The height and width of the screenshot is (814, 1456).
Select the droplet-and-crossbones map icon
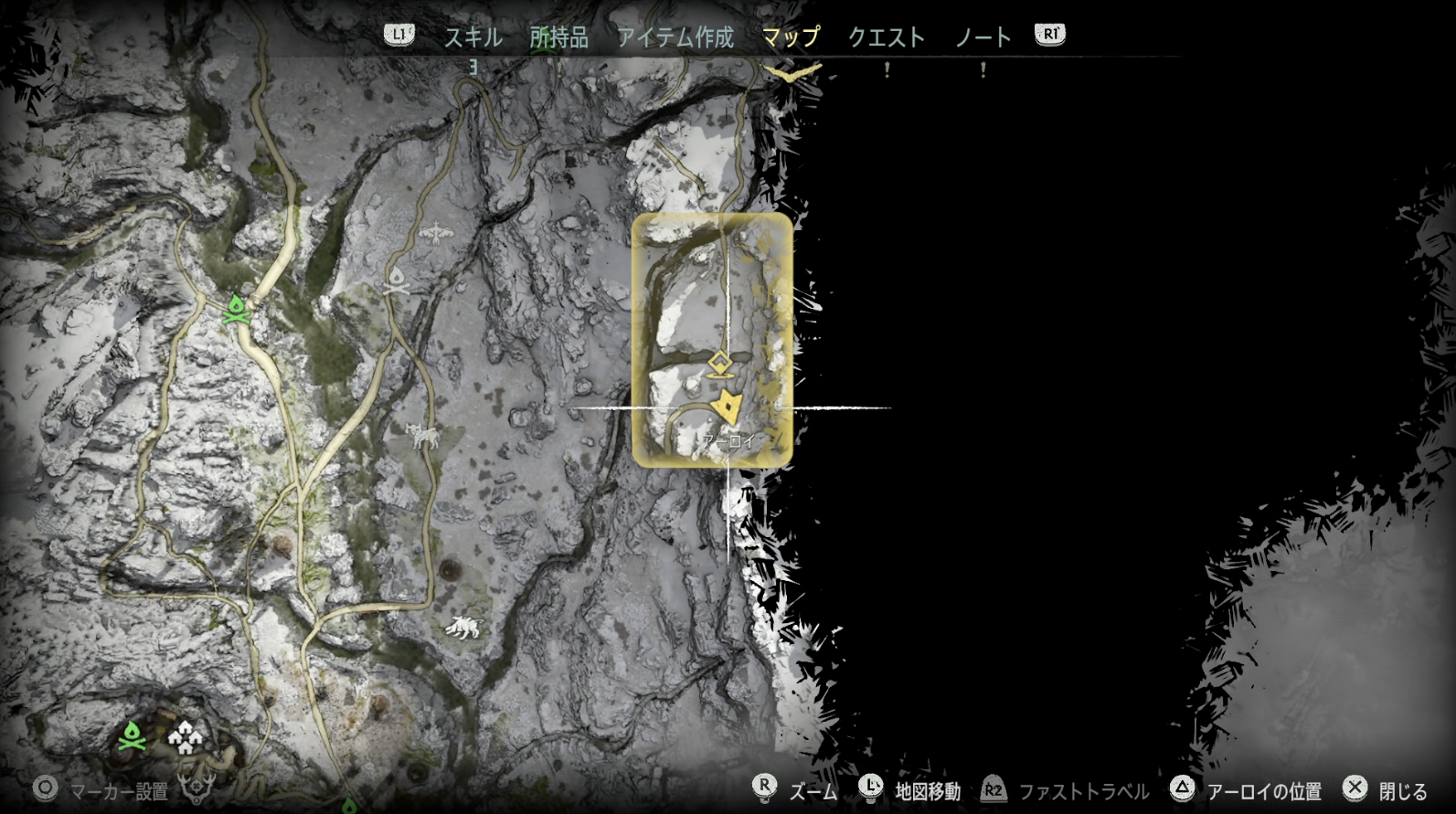click(398, 281)
